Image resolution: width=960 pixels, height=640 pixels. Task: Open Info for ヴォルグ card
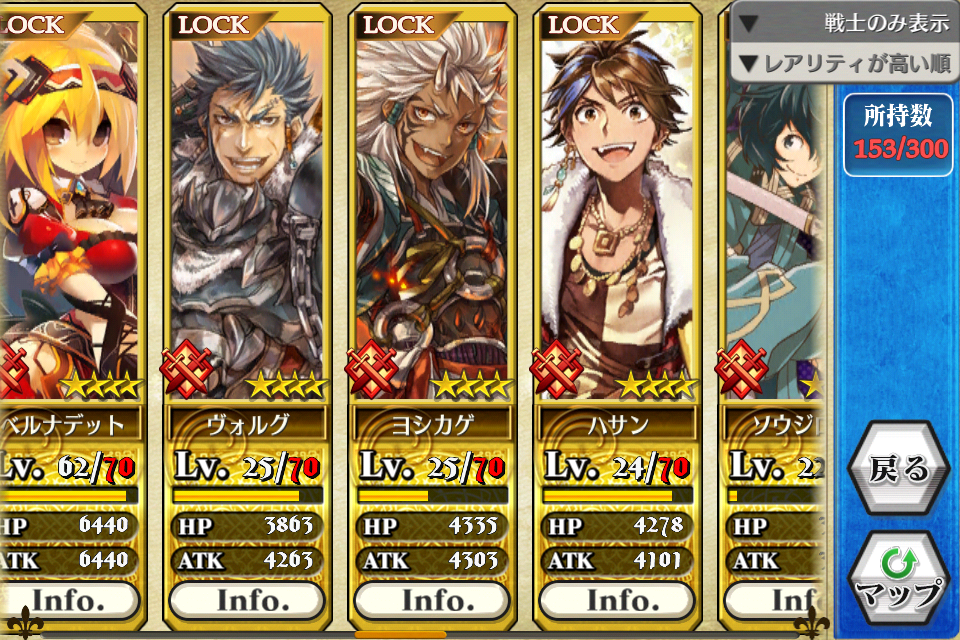[246, 600]
